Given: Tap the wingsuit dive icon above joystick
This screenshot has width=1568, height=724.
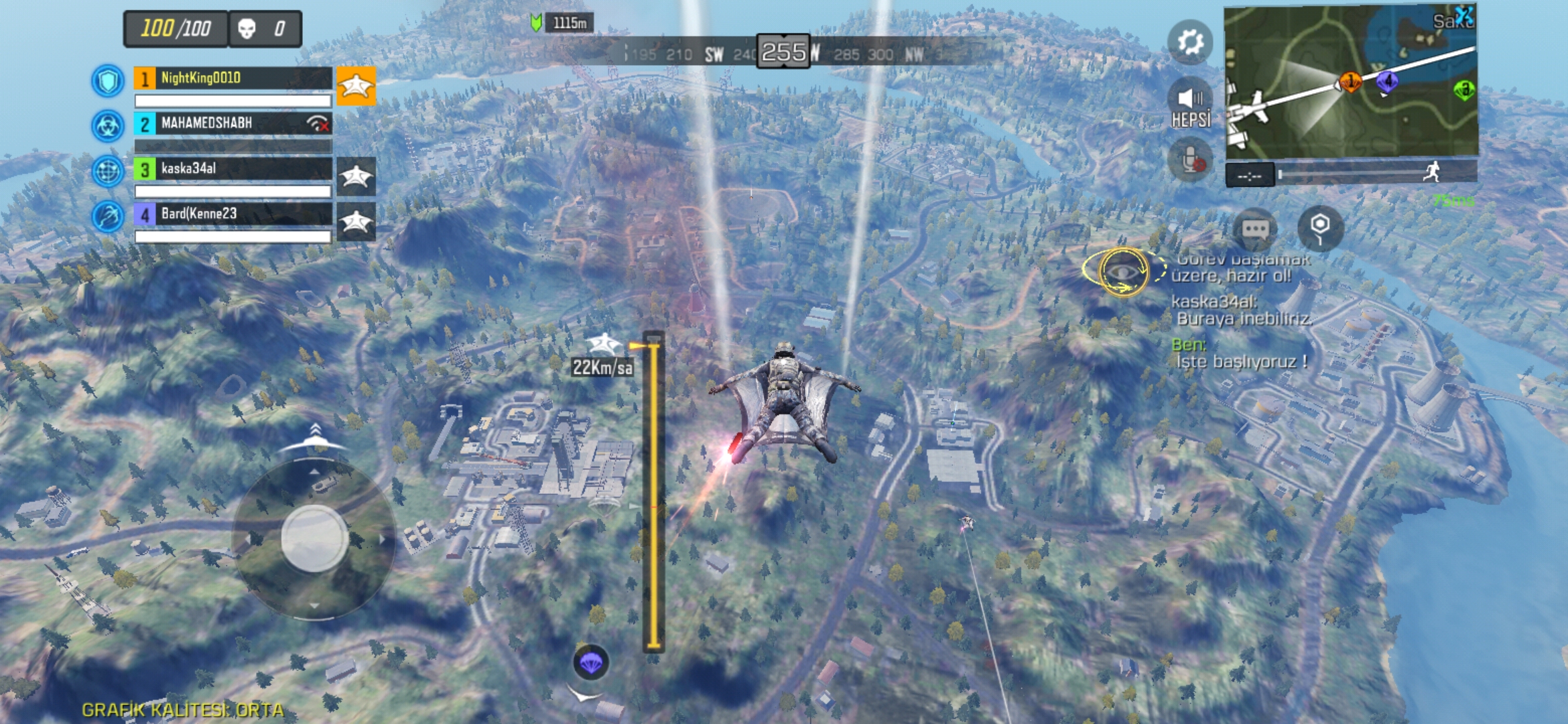Looking at the screenshot, I should pos(314,438).
